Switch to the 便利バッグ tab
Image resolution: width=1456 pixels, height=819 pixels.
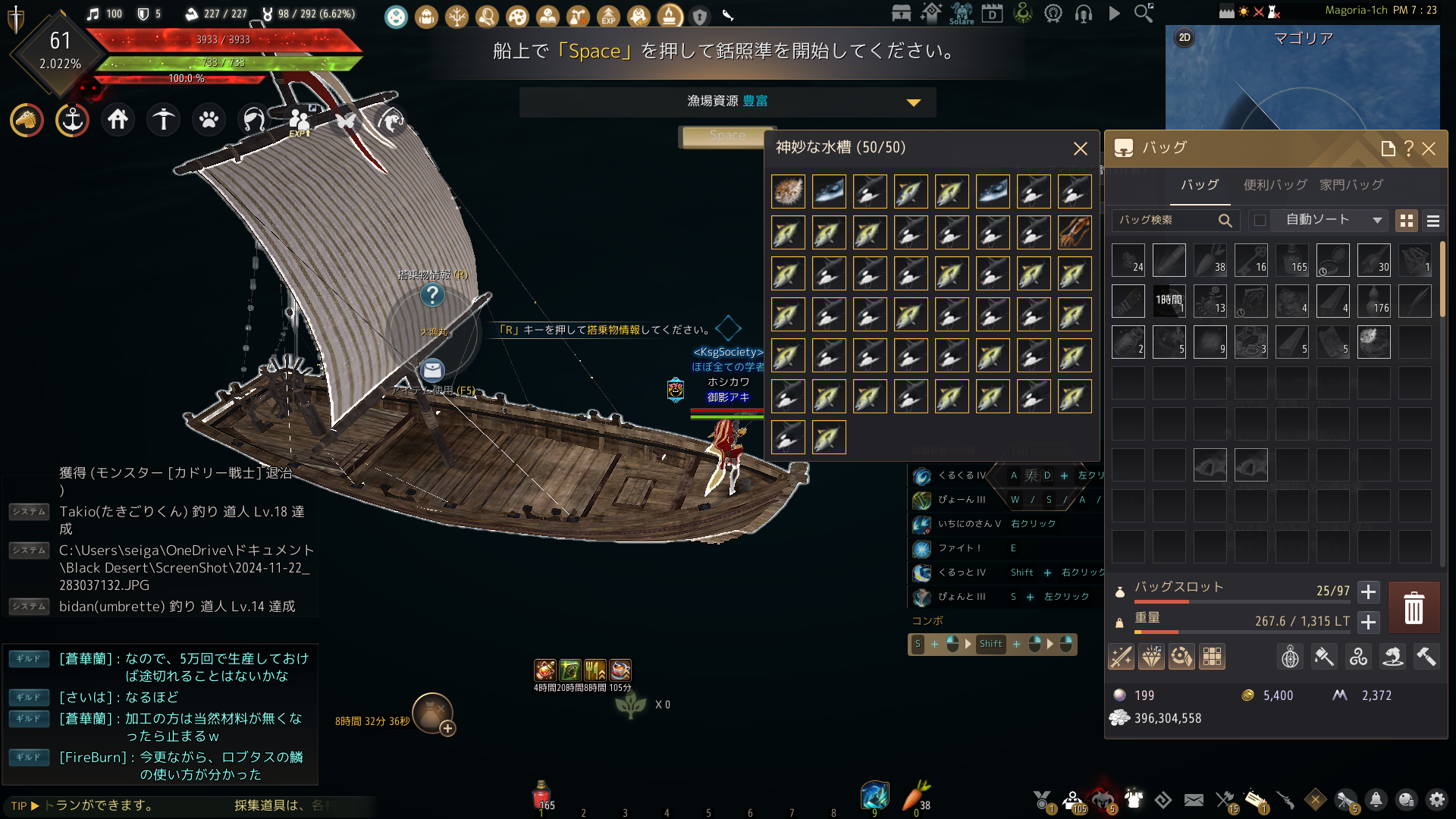(1275, 185)
